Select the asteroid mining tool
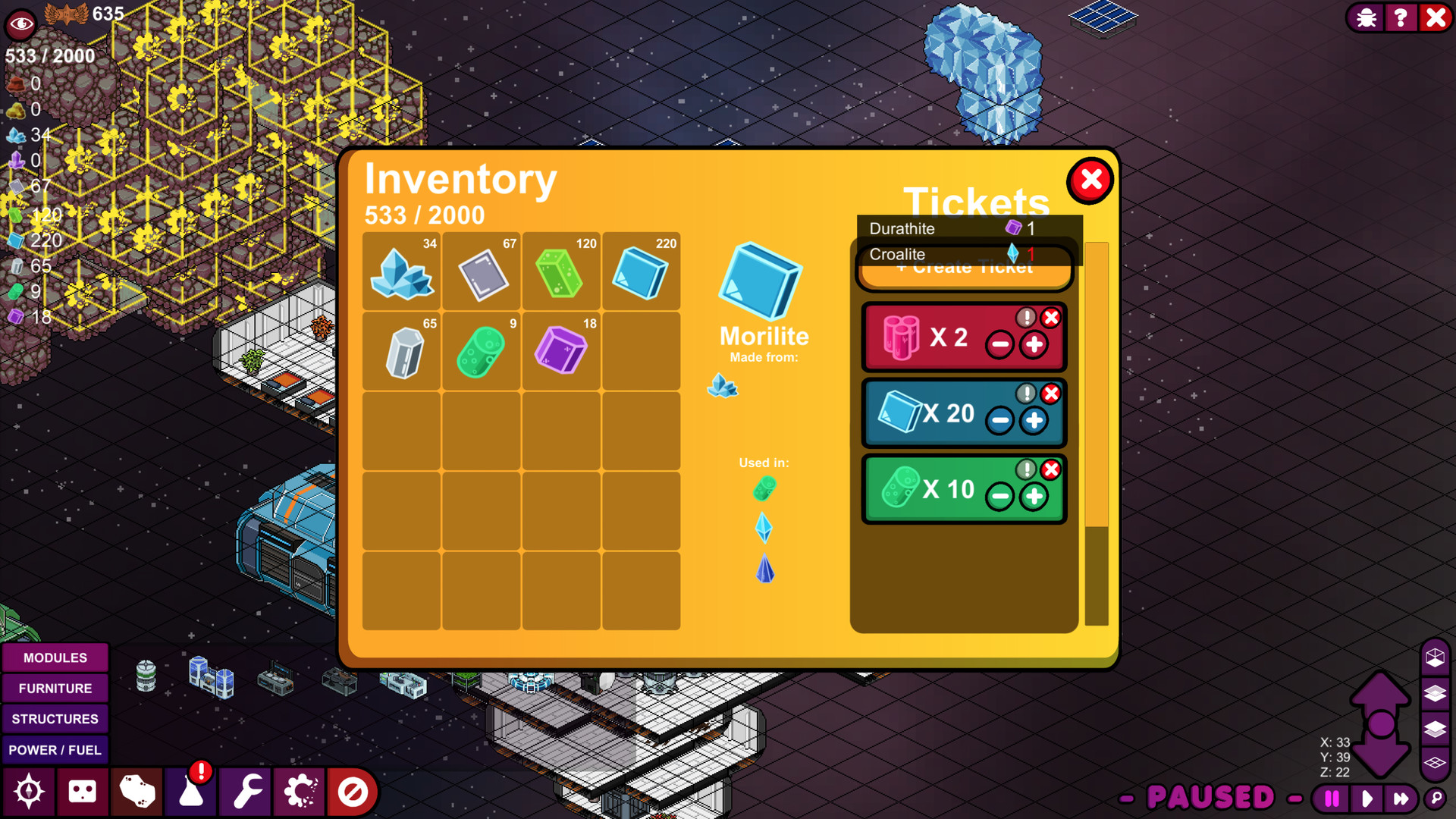The image size is (1456, 819). click(x=136, y=792)
